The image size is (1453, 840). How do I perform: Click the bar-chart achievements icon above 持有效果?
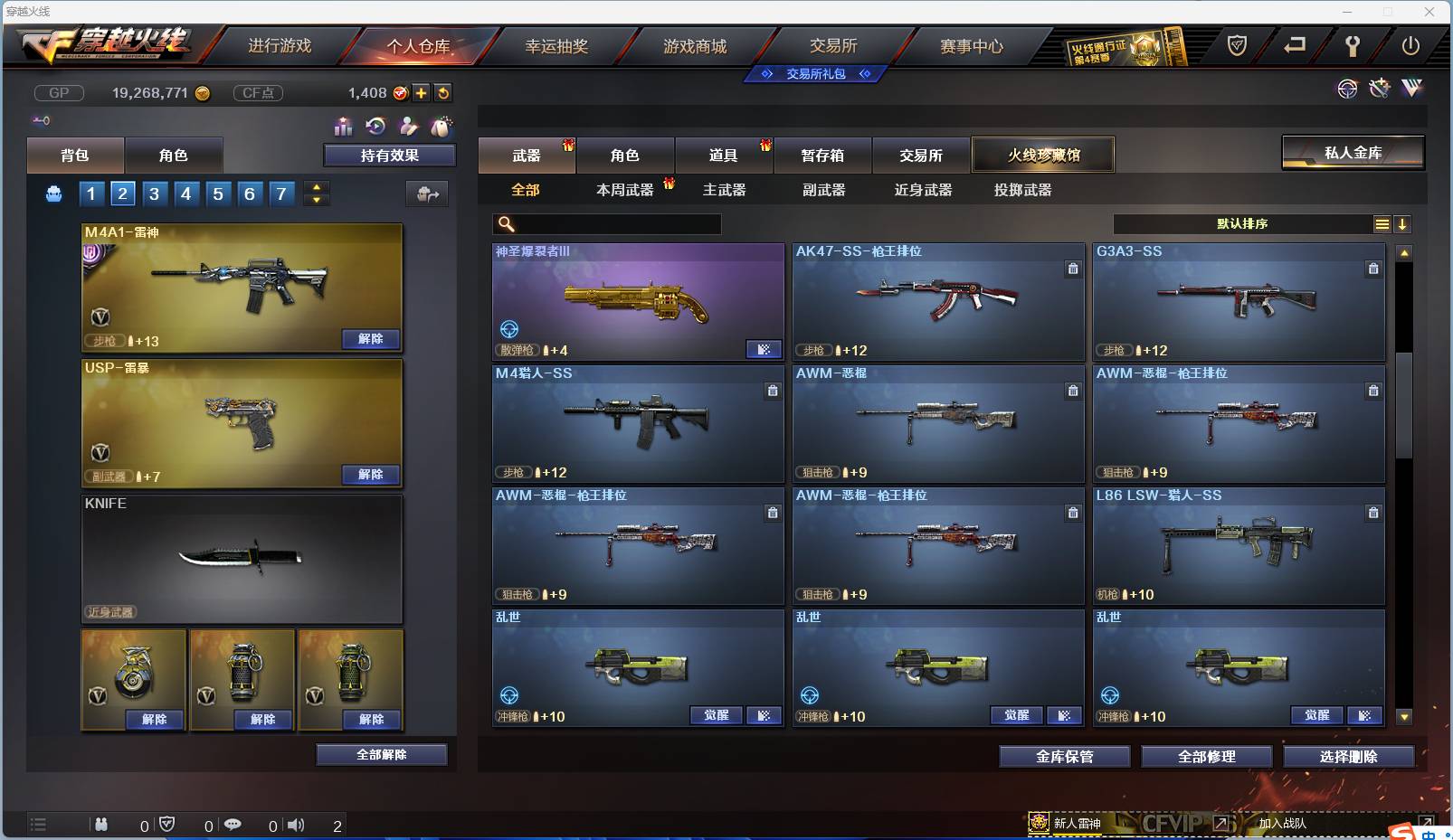coord(343,127)
